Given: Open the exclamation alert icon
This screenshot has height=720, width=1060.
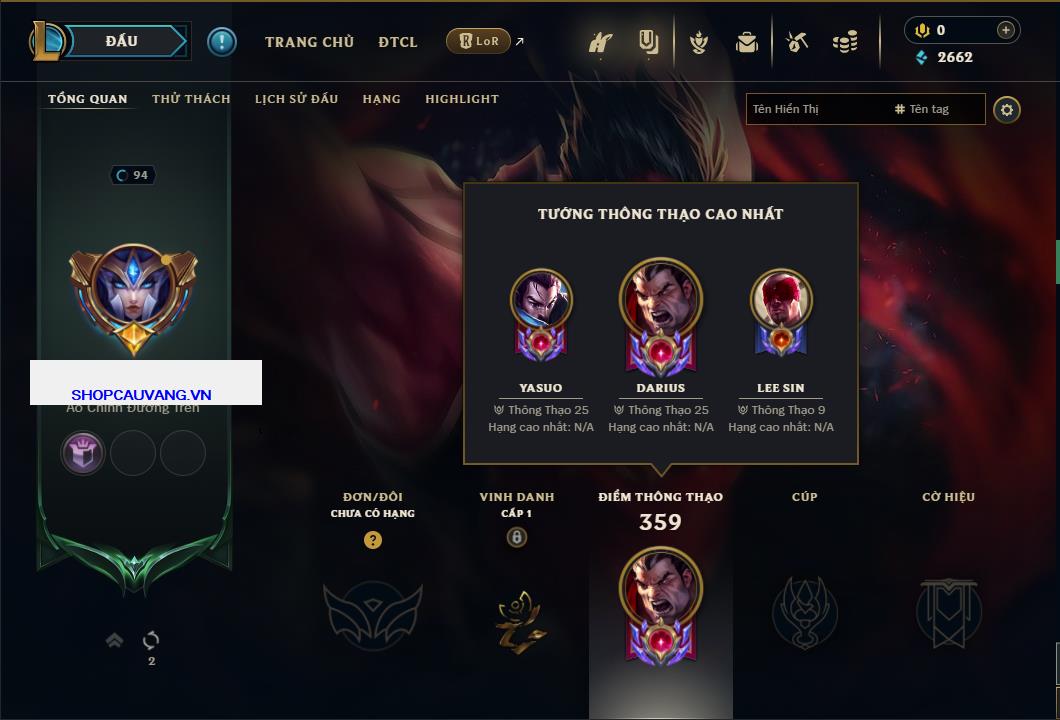Looking at the screenshot, I should click(222, 42).
